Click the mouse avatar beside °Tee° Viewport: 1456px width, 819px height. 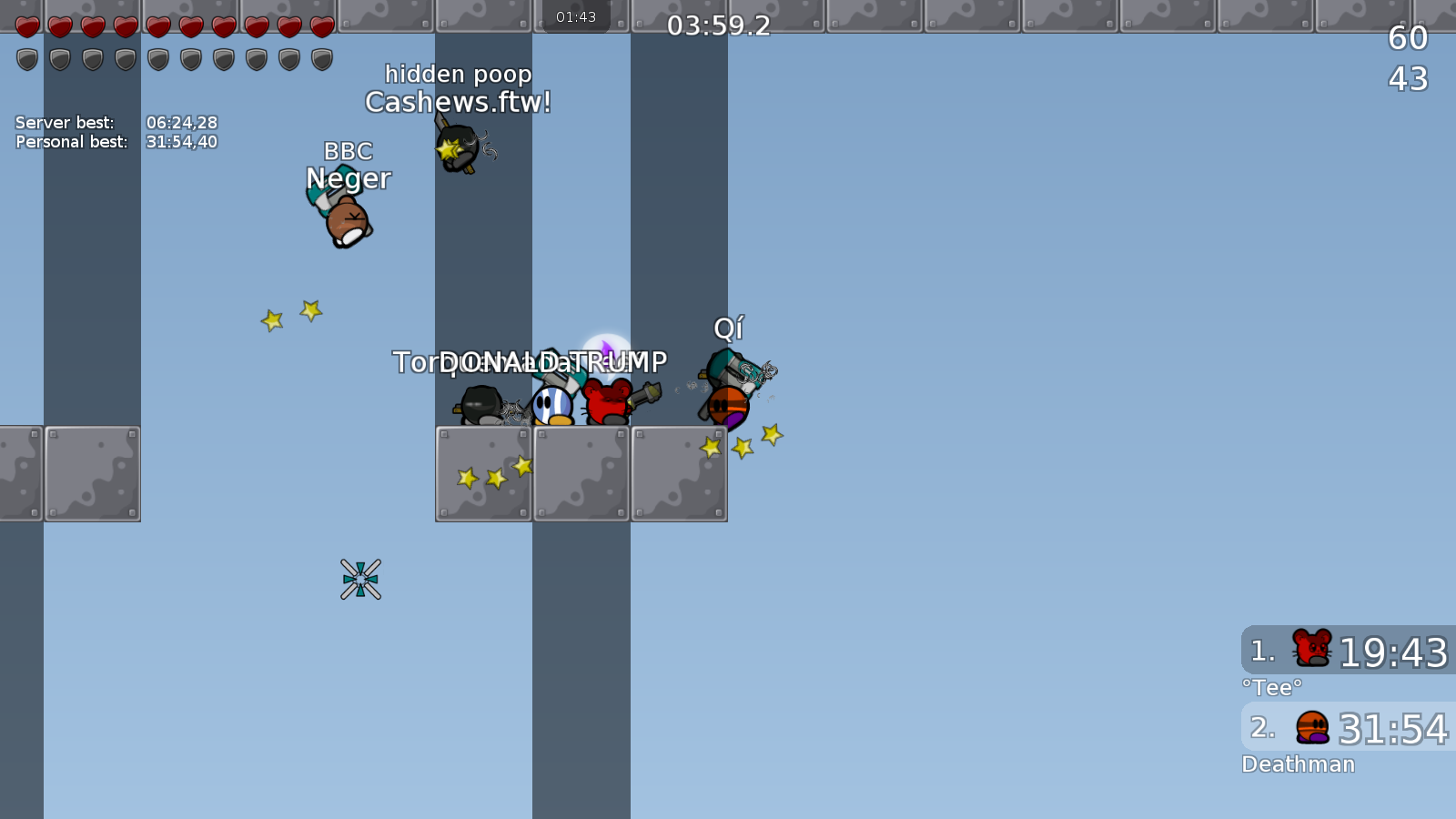(1310, 650)
